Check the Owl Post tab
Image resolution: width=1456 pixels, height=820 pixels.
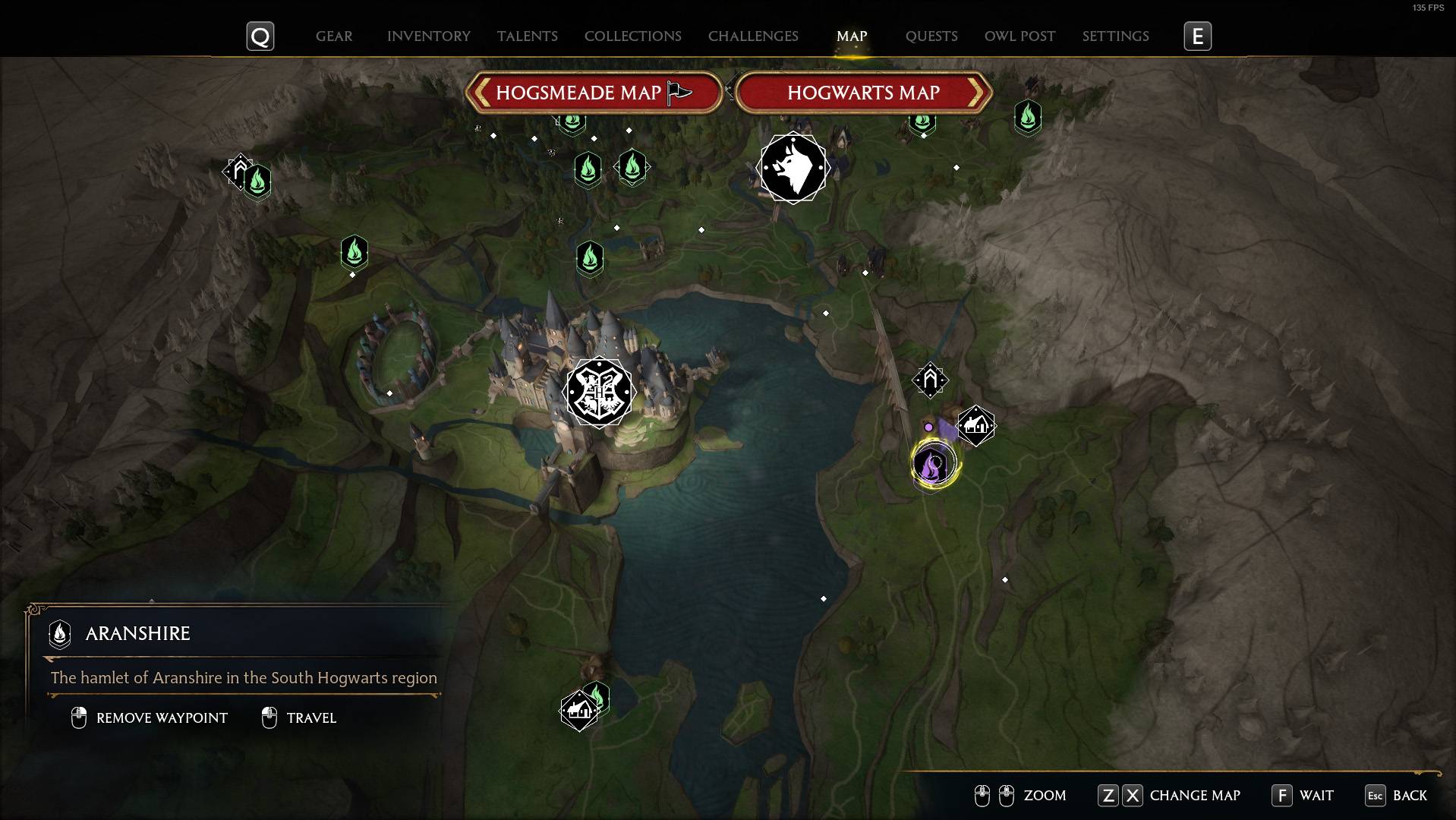pos(1019,36)
